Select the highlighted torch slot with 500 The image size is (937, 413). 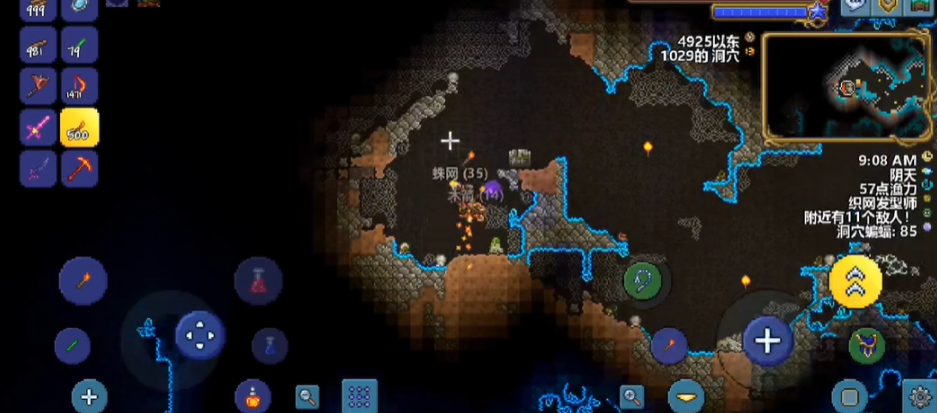click(79, 128)
